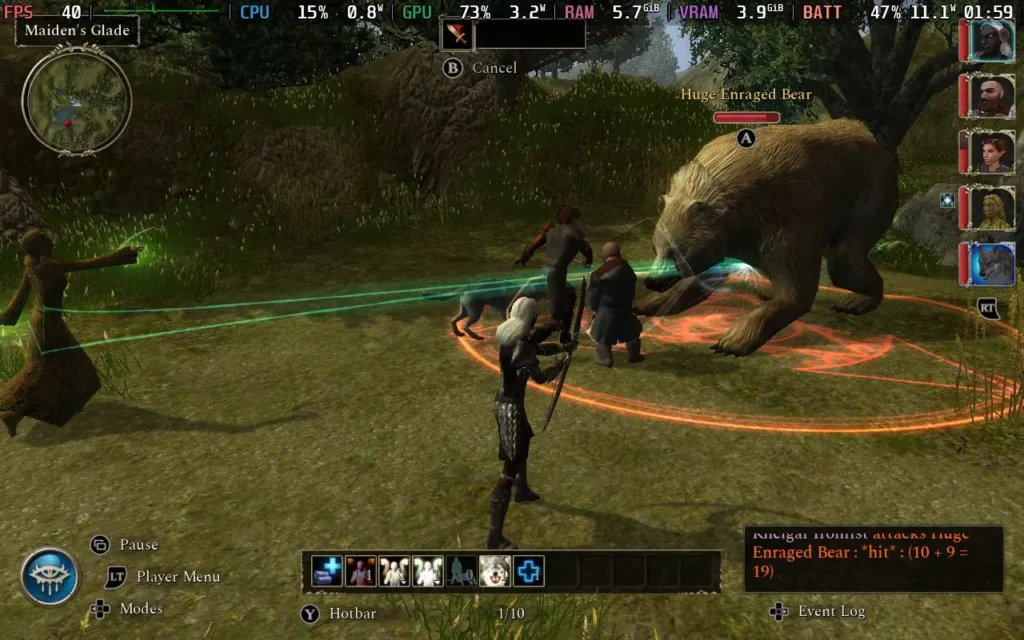Image resolution: width=1024 pixels, height=640 pixels.
Task: Click the blue eye emblem button
Action: 50,576
